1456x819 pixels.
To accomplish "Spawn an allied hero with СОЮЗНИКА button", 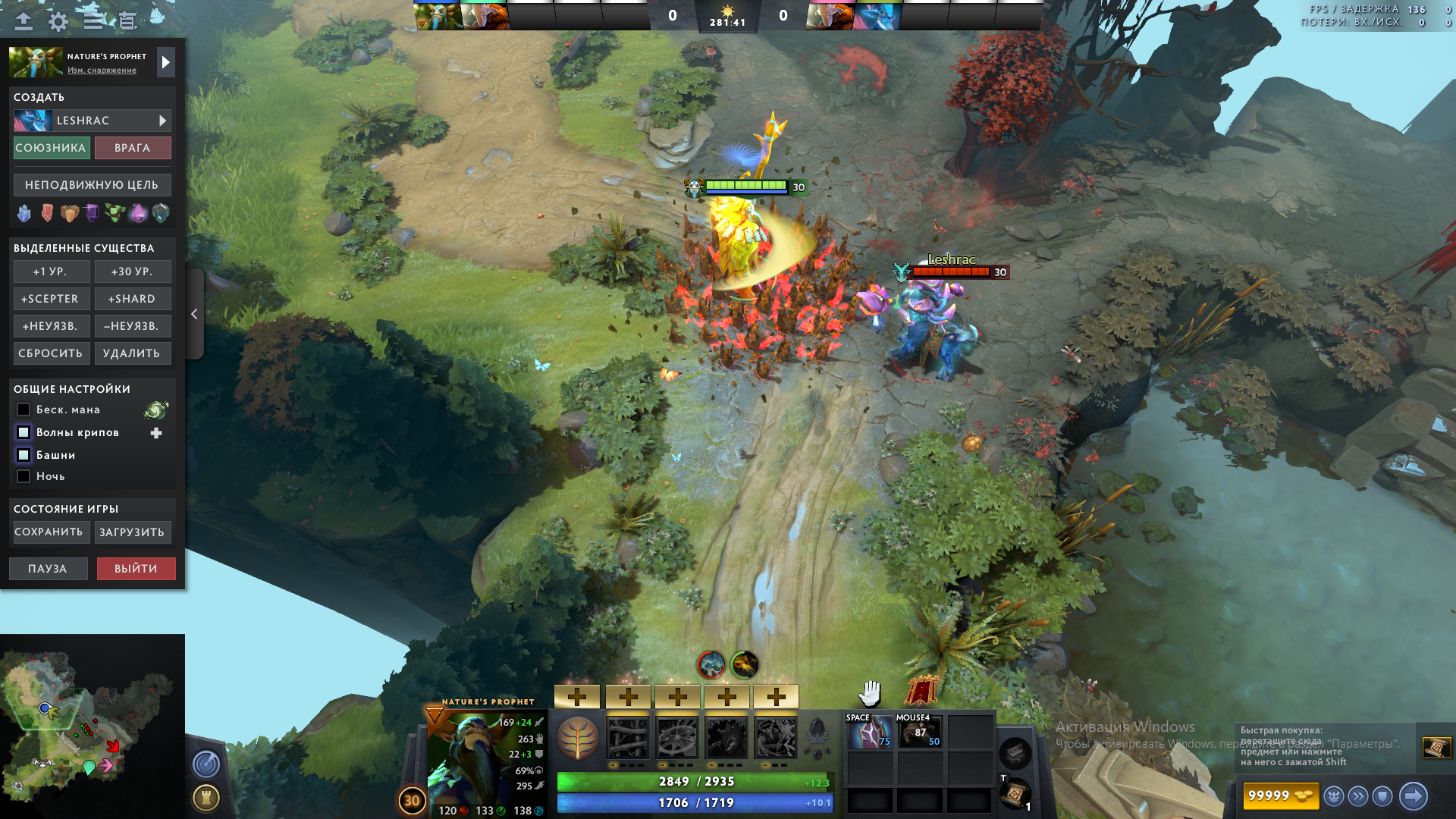I will [52, 148].
